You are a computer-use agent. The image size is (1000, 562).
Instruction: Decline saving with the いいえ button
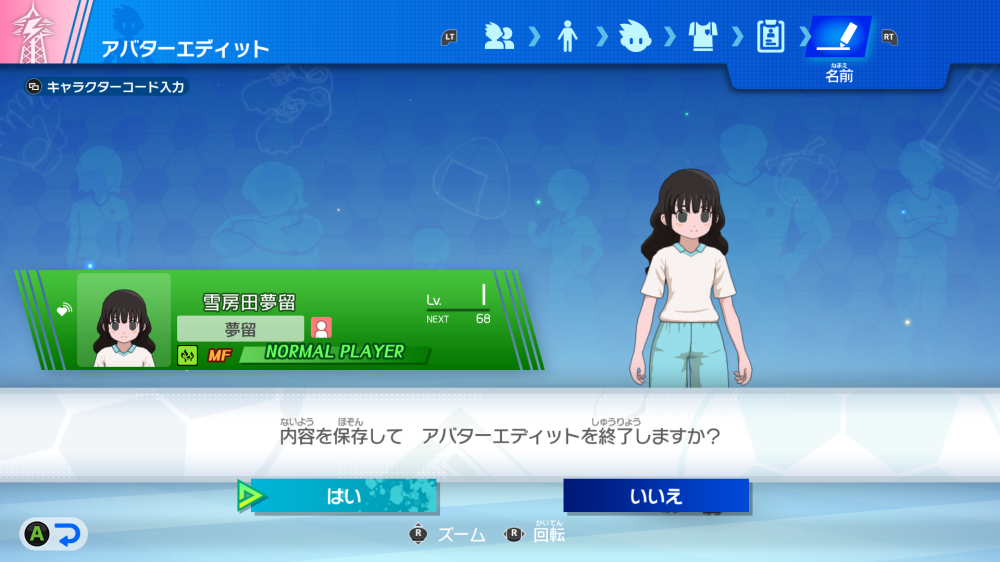656,496
